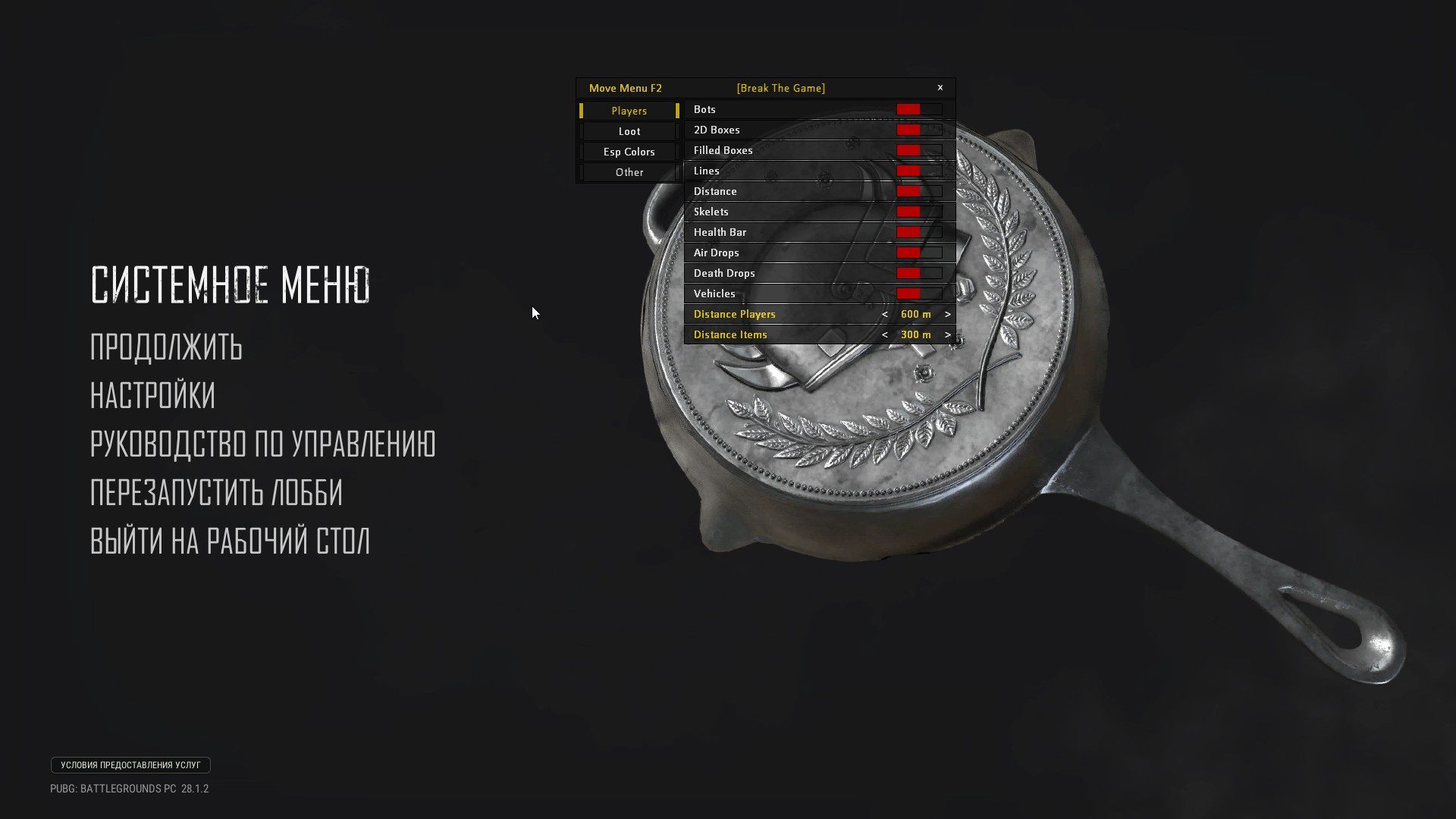Open the Esp Colors tab

tap(629, 151)
